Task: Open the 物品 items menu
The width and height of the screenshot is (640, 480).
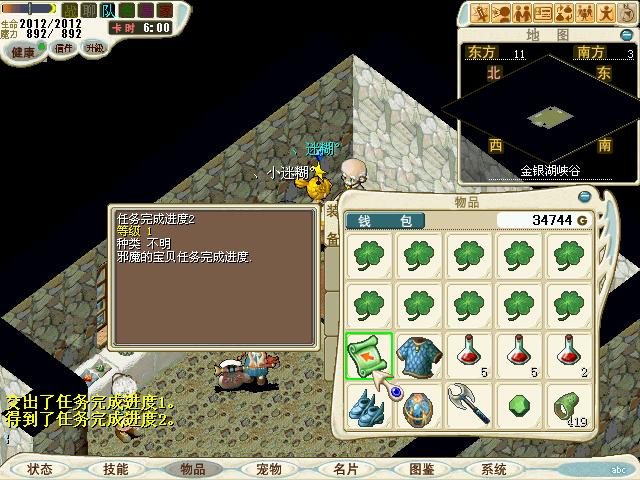Action: click(x=191, y=468)
